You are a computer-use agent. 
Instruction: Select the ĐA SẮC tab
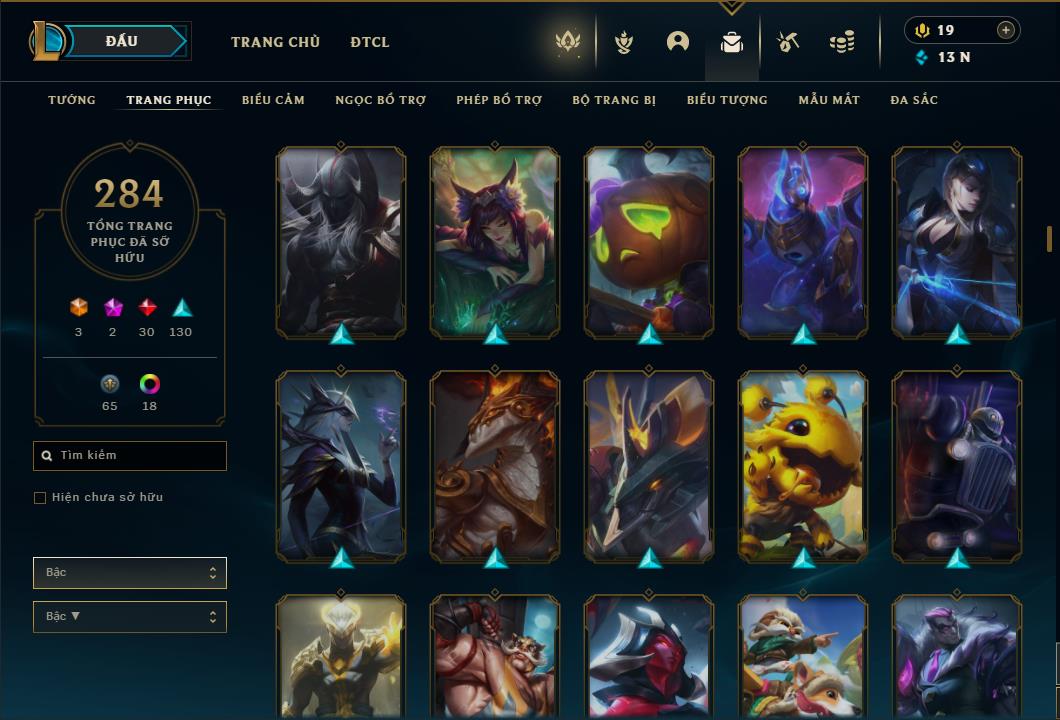[x=914, y=100]
